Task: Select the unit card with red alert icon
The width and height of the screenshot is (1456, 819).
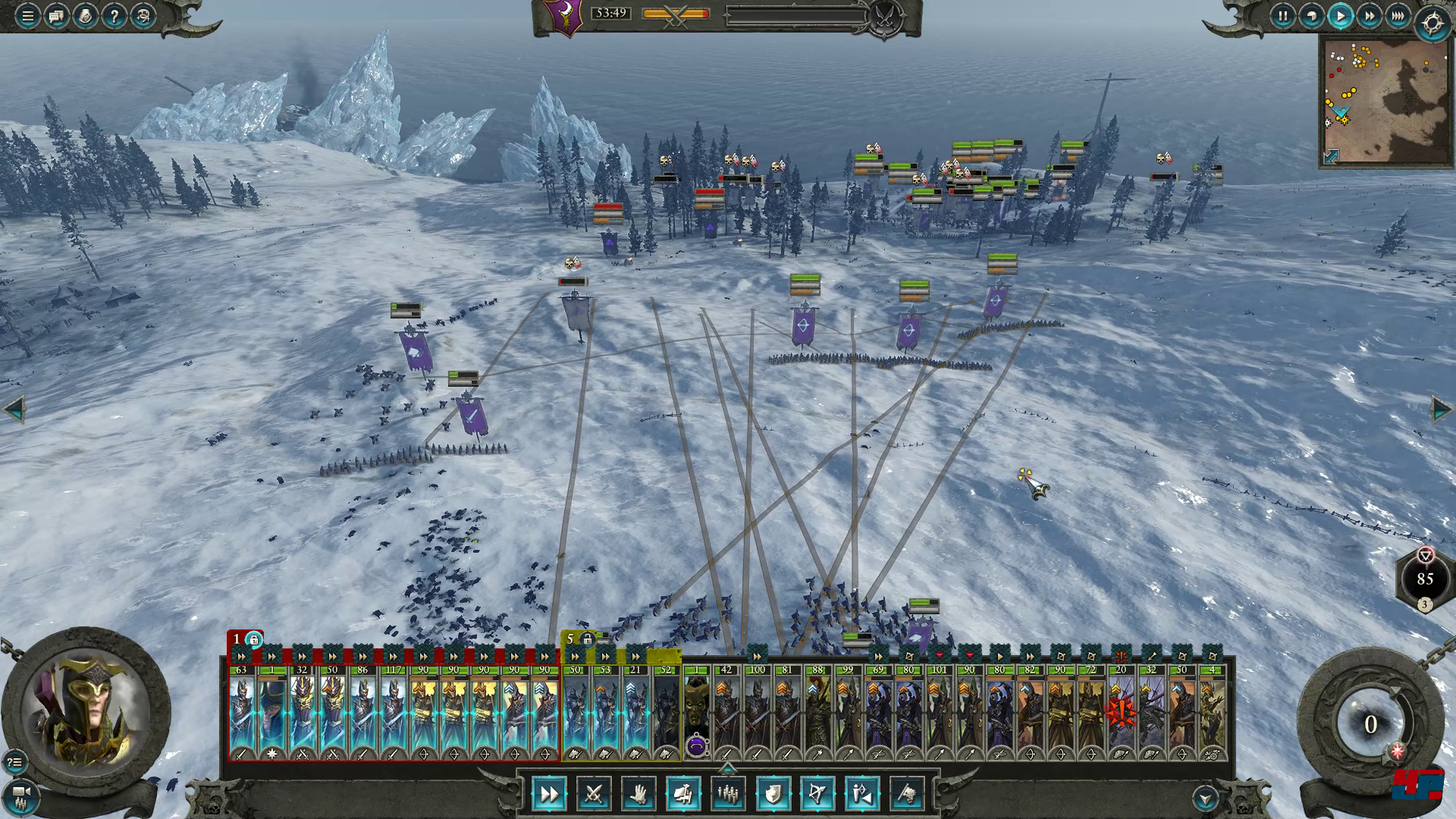Action: click(1121, 713)
